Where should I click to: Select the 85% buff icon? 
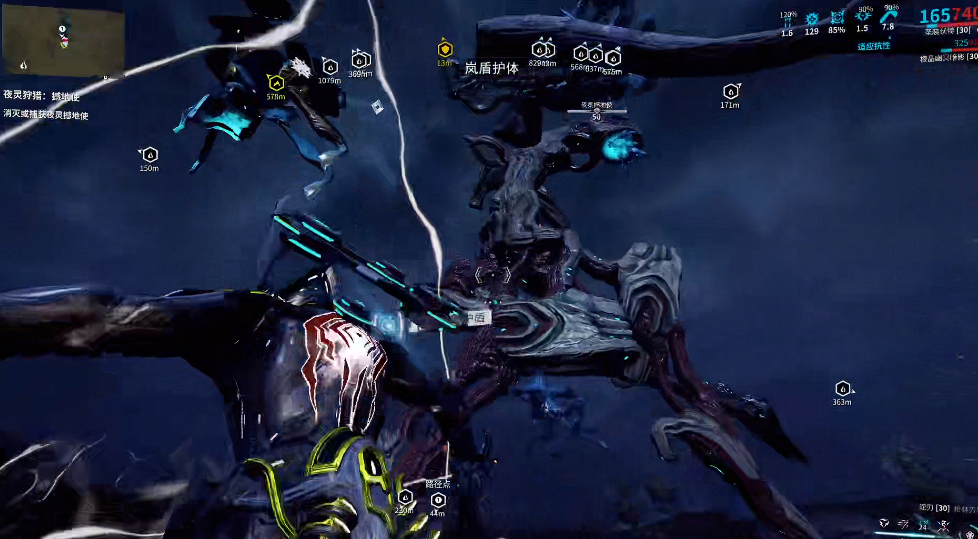coord(837,19)
